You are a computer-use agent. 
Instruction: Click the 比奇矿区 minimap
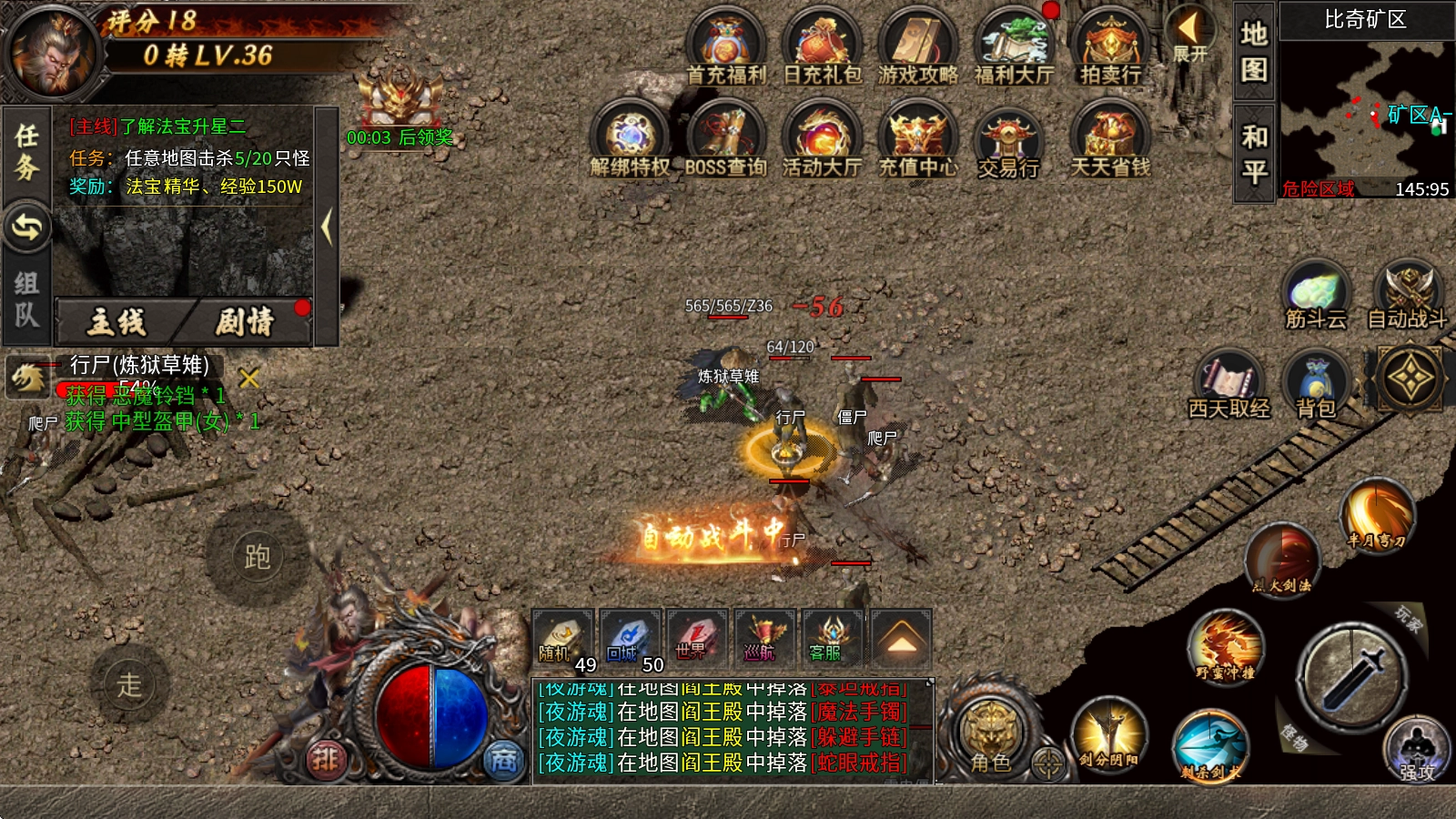(x=1365, y=109)
